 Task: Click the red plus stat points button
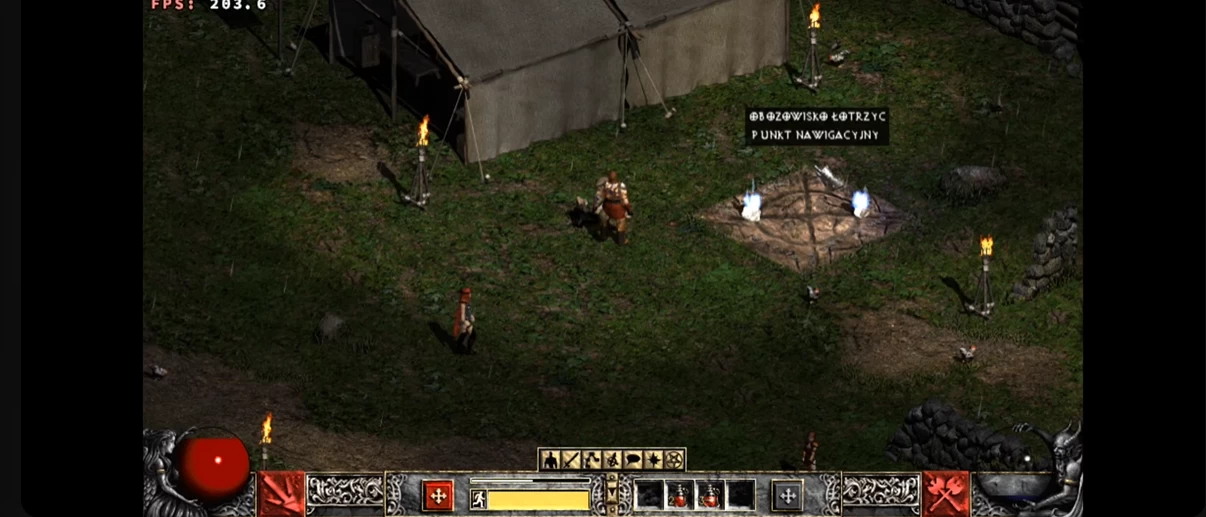pos(437,495)
